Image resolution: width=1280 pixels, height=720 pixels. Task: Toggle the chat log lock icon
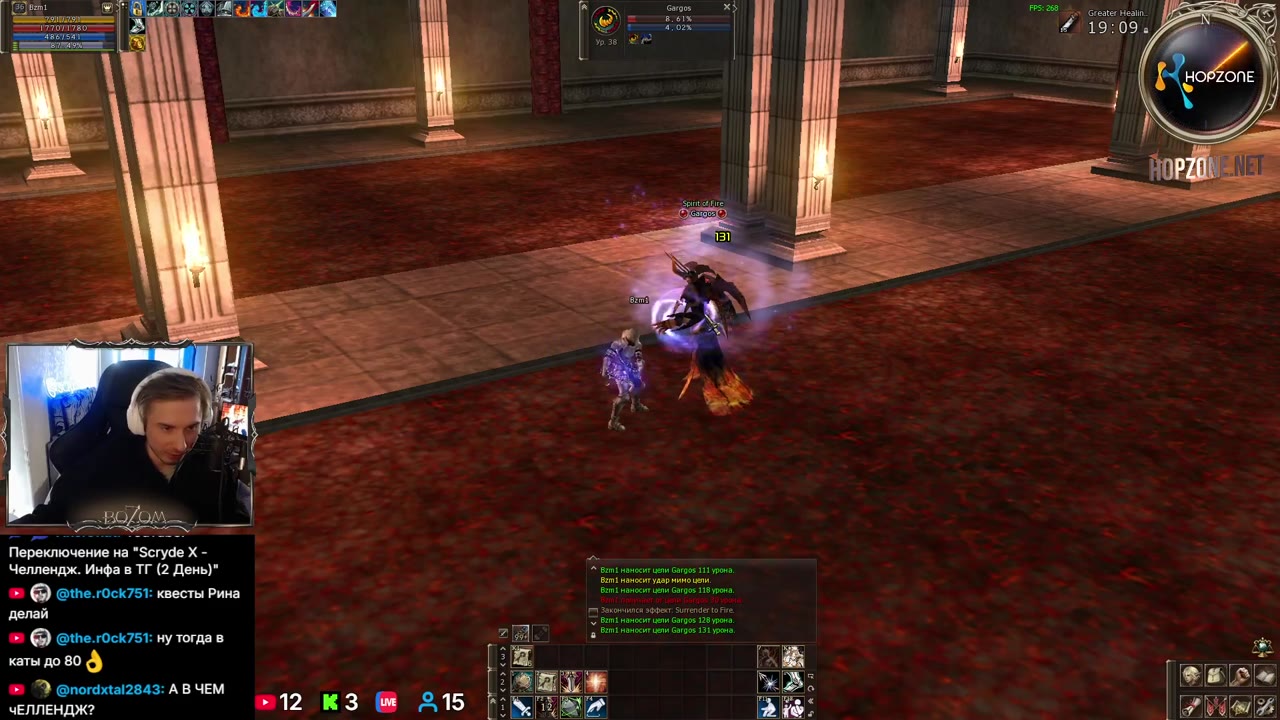click(593, 634)
